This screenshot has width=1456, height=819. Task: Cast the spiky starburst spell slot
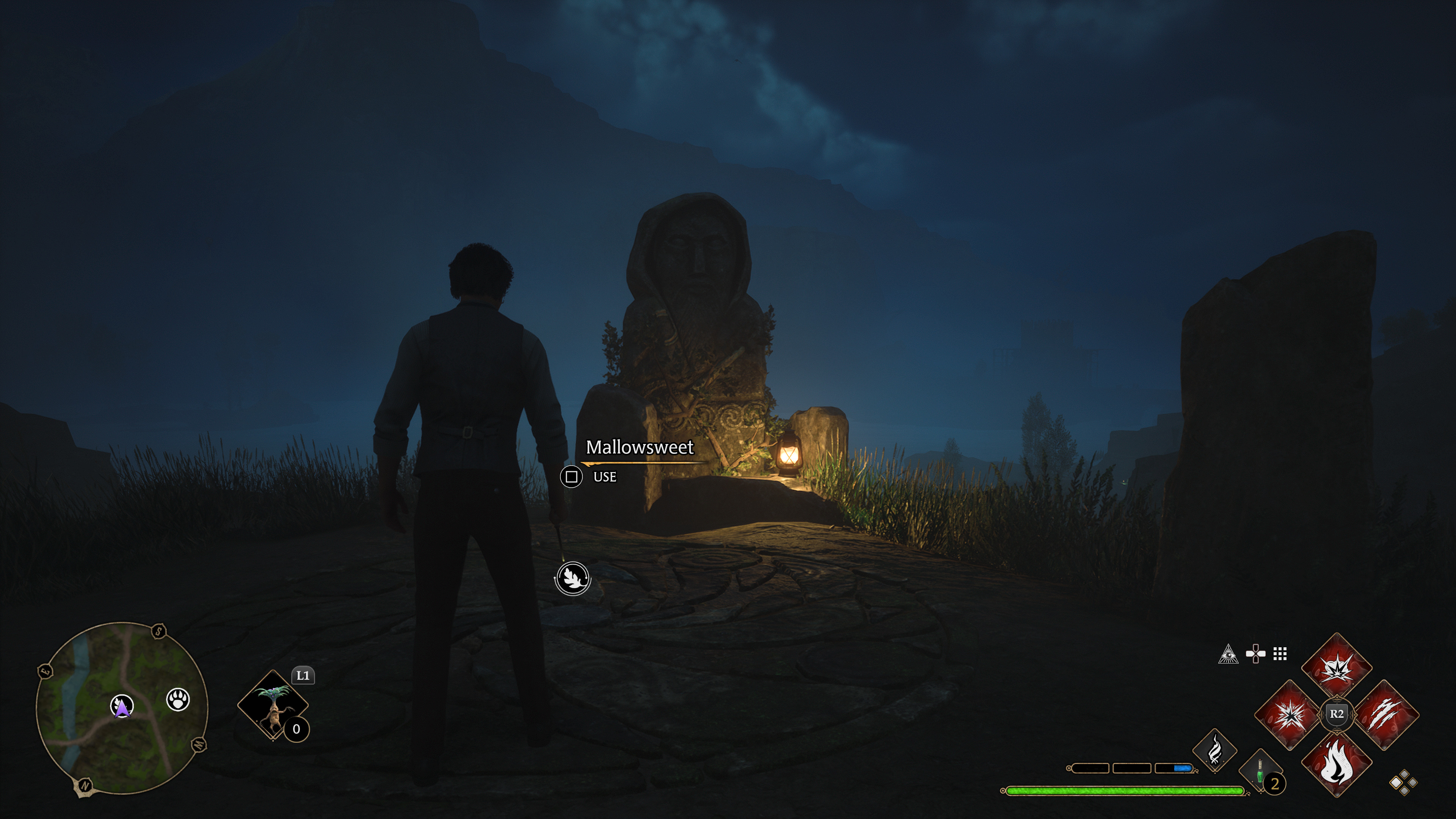coord(1289,715)
